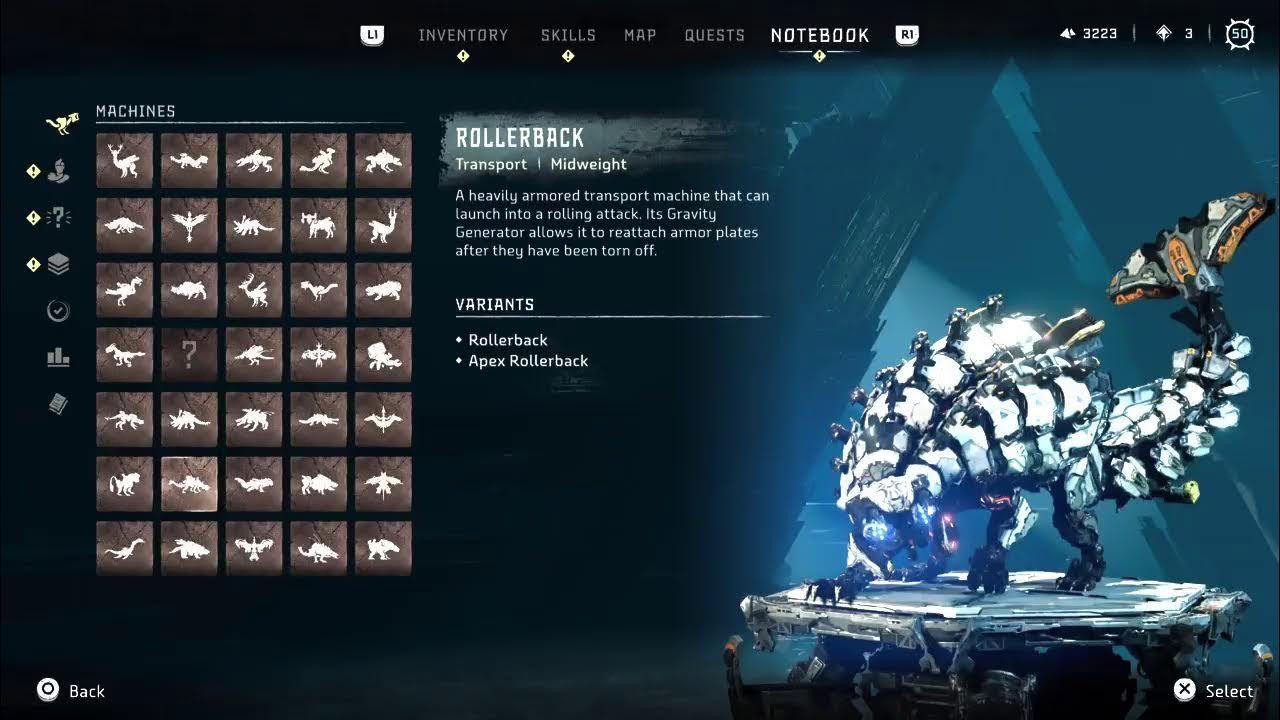Choose the standard Rollerback variant entry
Screen dimensions: 1280x720
point(508,340)
